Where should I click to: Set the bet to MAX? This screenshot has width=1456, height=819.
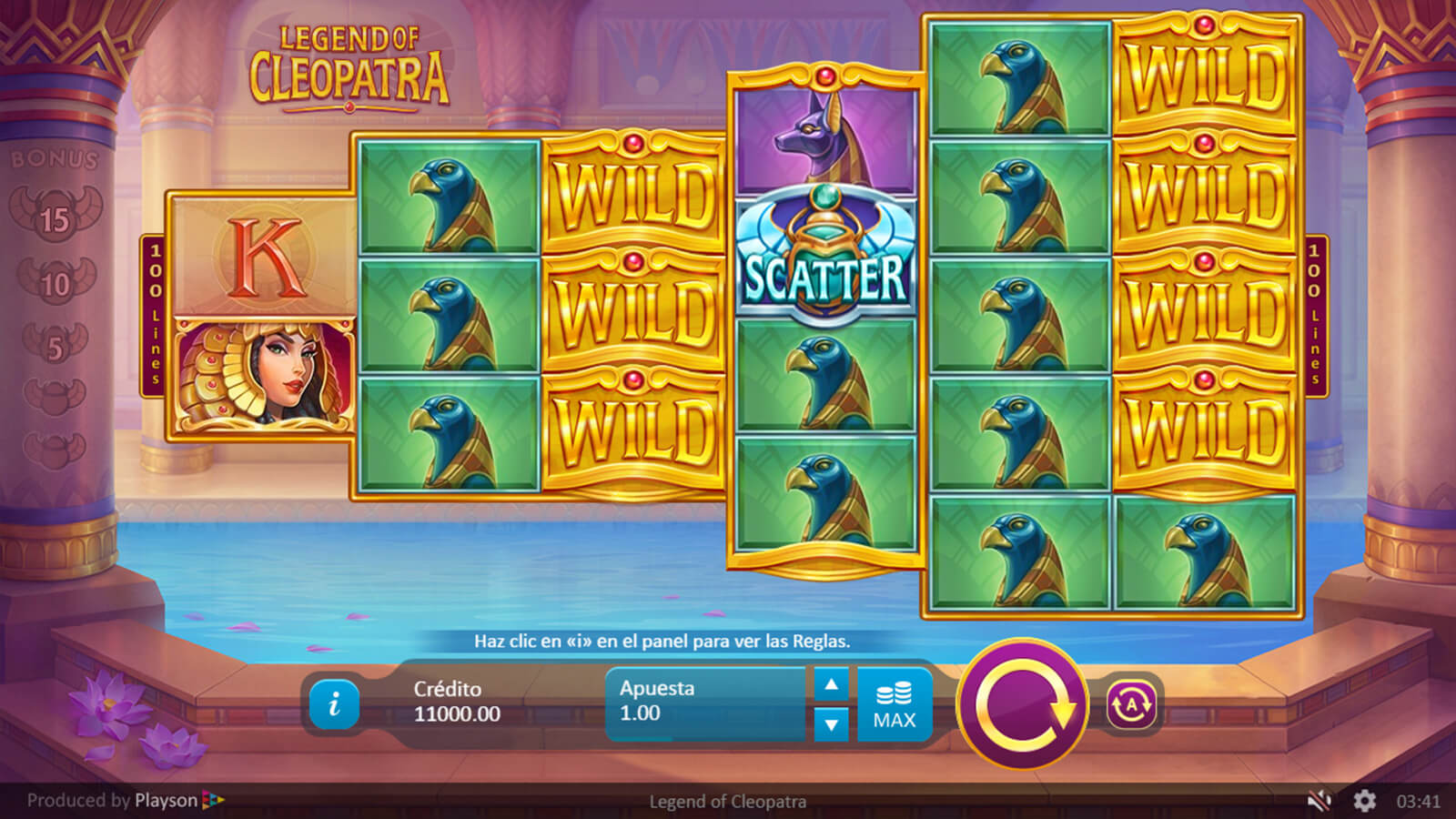(895, 705)
